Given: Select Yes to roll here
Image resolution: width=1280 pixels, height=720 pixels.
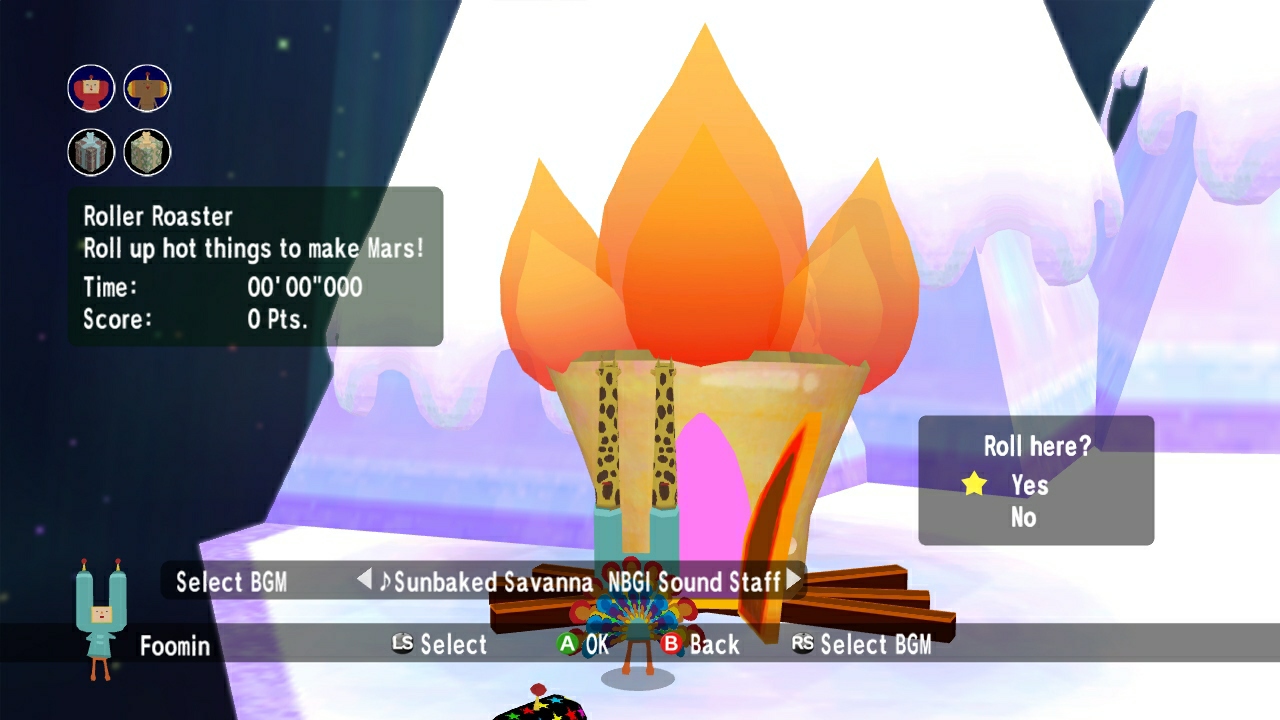Looking at the screenshot, I should (x=1029, y=485).
